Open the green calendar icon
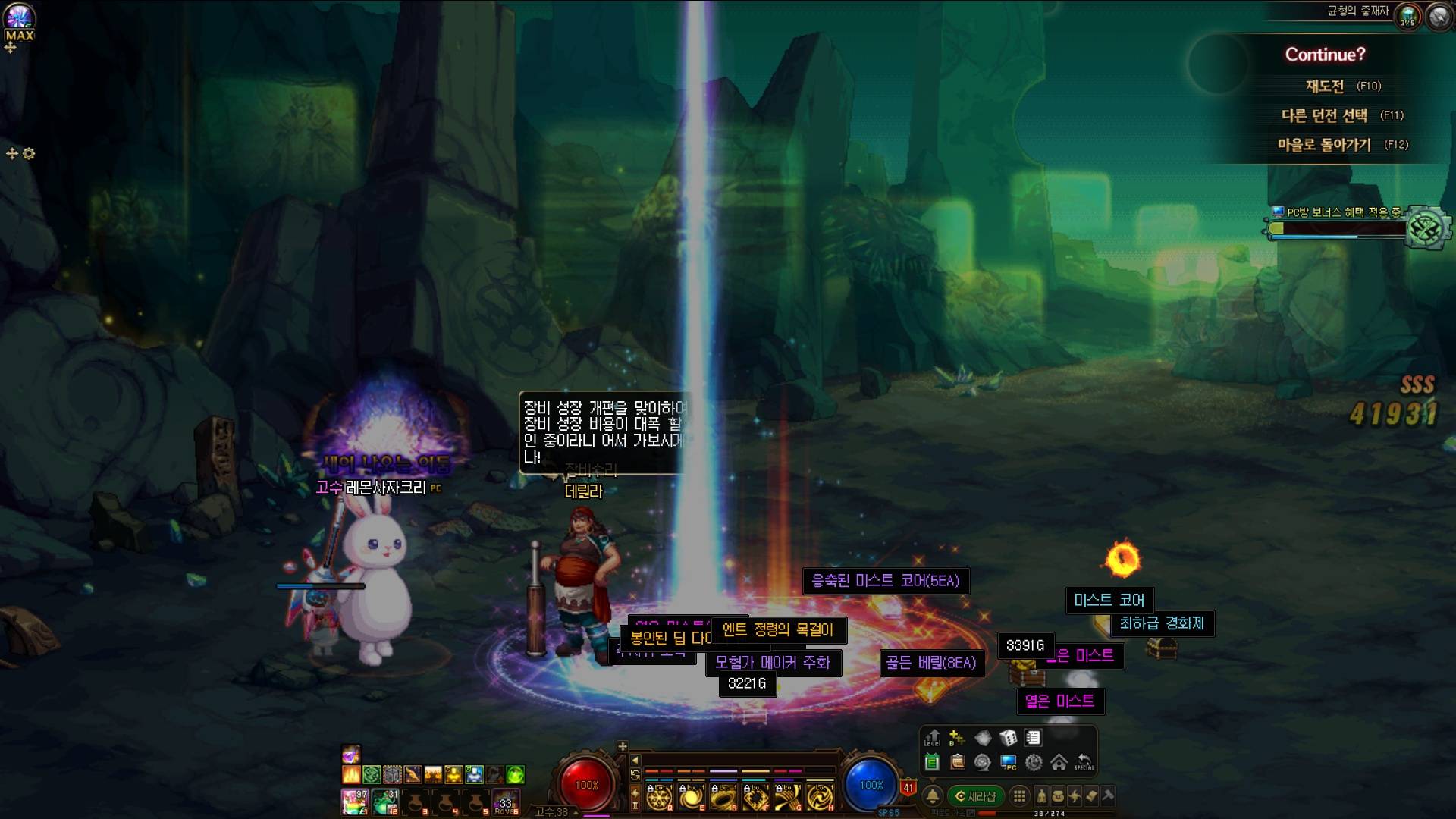 coord(933,762)
